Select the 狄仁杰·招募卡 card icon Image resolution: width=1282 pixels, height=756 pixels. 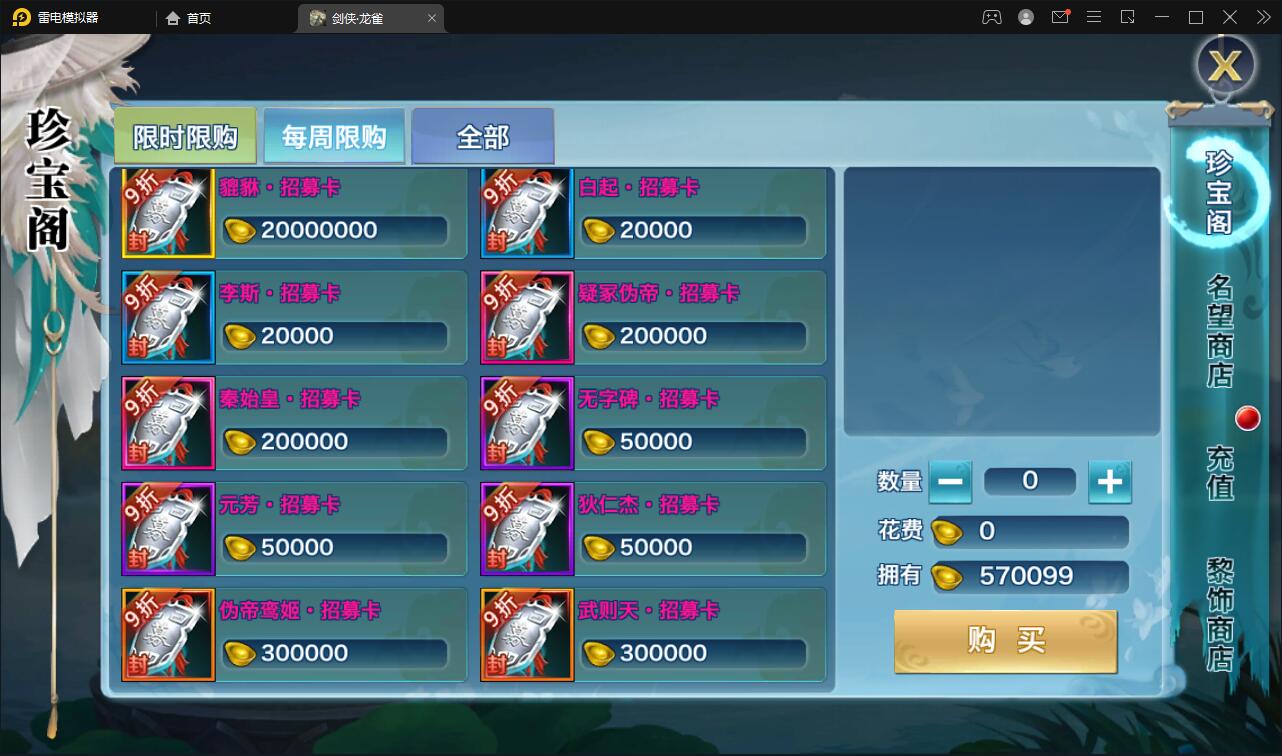[x=526, y=529]
